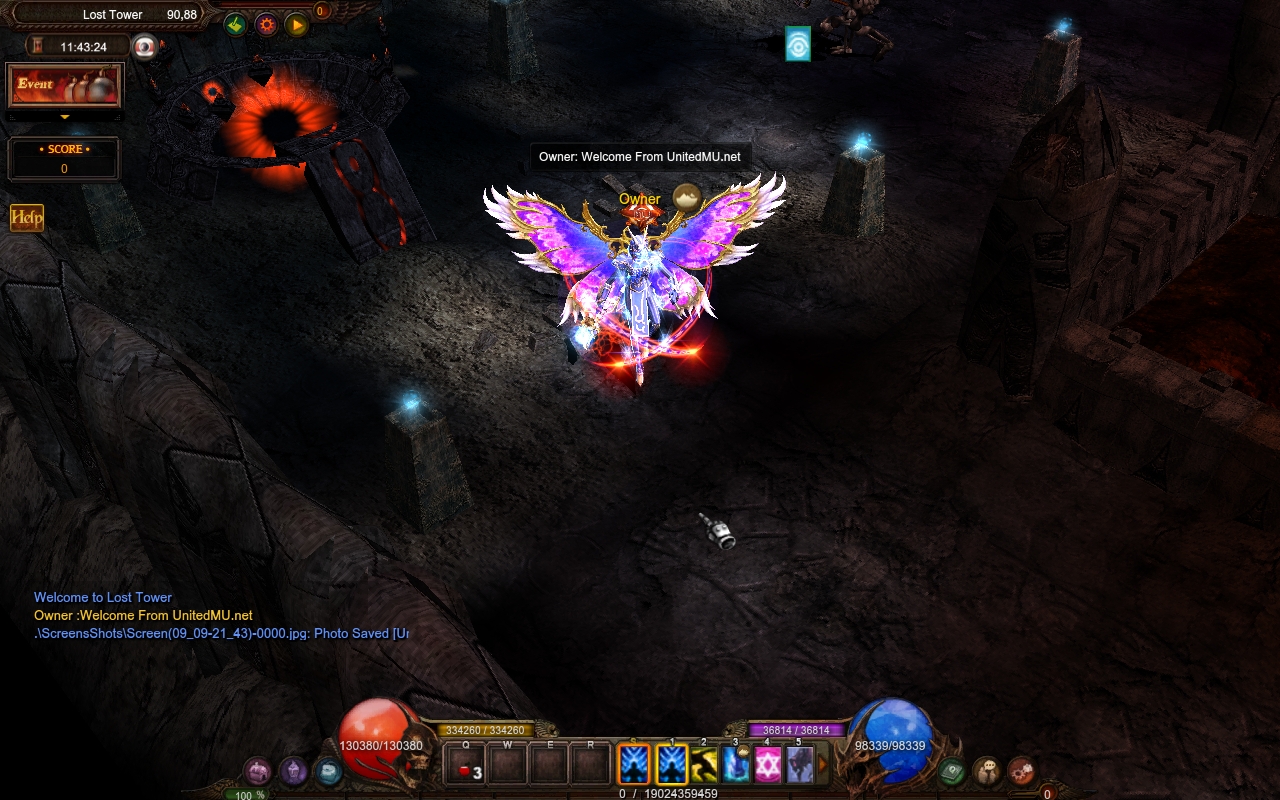Screen dimensions: 1280x800
Task: Activate the pink hexagram skill in slot 4
Action: pos(767,765)
